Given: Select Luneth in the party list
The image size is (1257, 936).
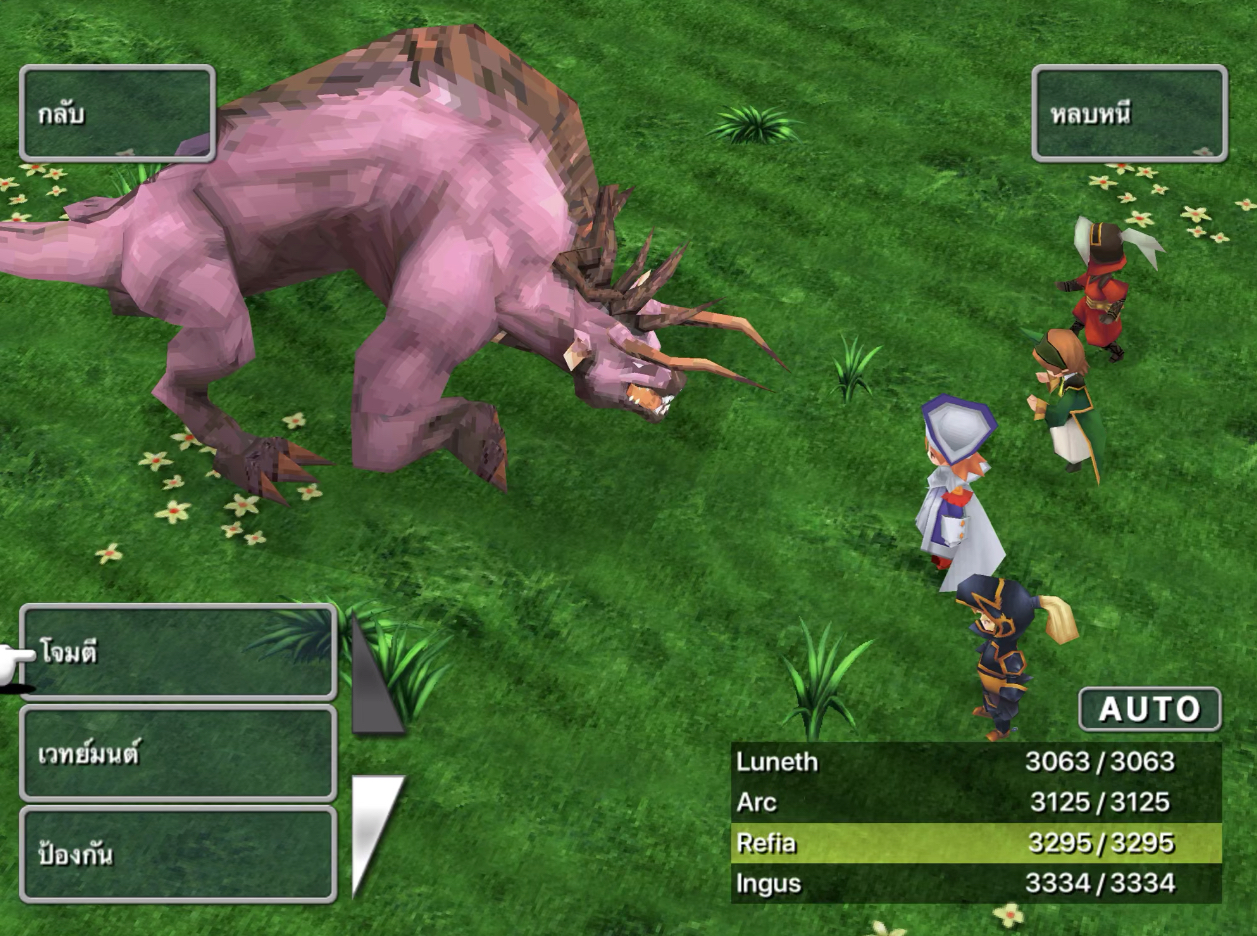Looking at the screenshot, I should [976, 762].
